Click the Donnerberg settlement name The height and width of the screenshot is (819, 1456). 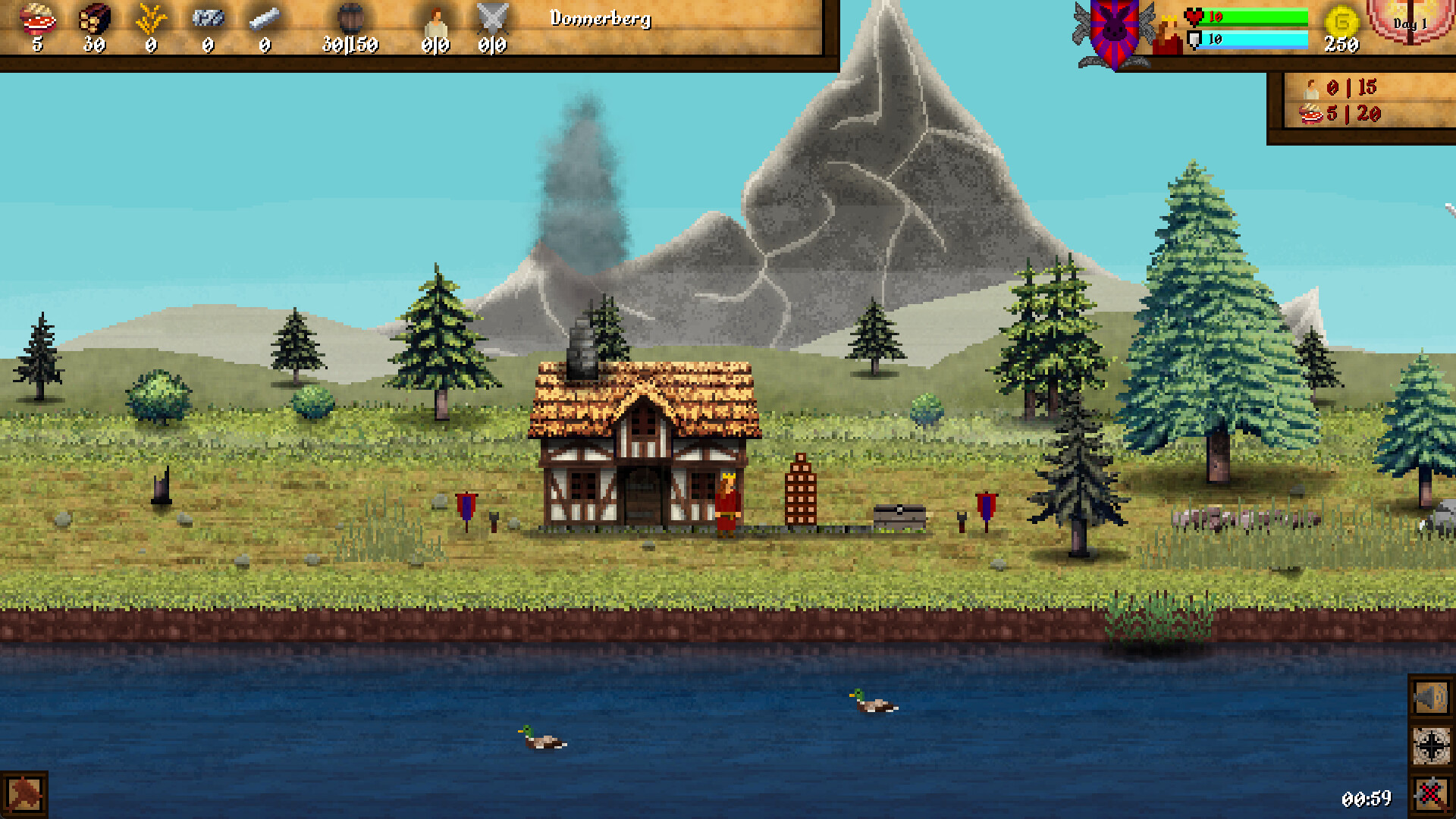pos(601,18)
